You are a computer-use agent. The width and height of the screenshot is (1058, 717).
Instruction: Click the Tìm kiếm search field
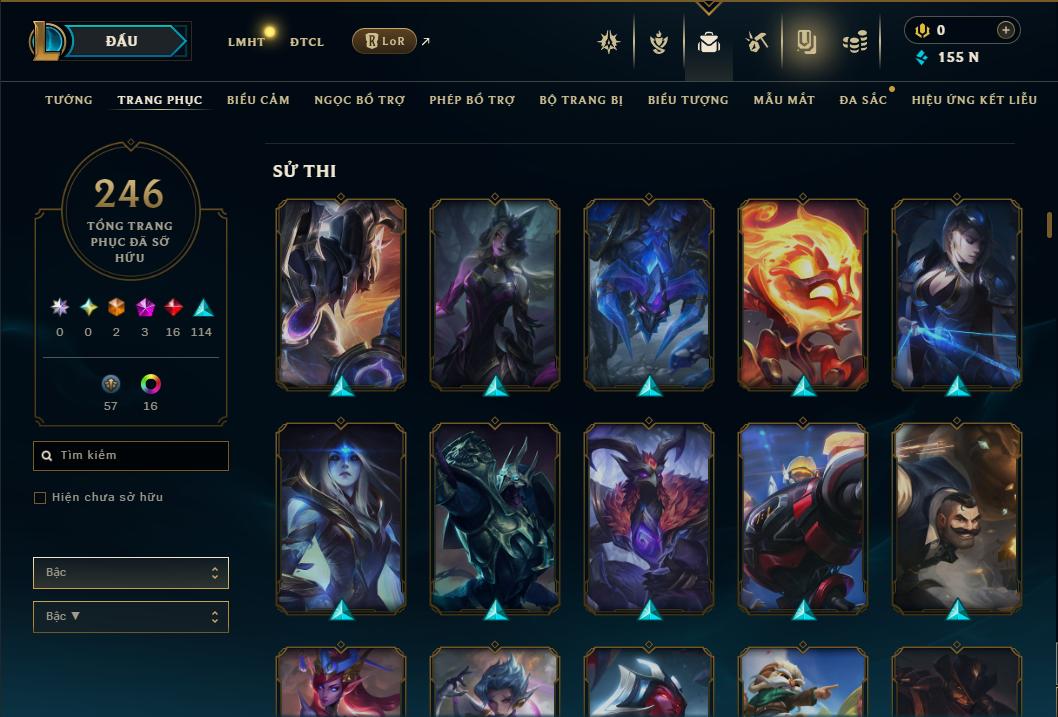pyautogui.click(x=131, y=456)
